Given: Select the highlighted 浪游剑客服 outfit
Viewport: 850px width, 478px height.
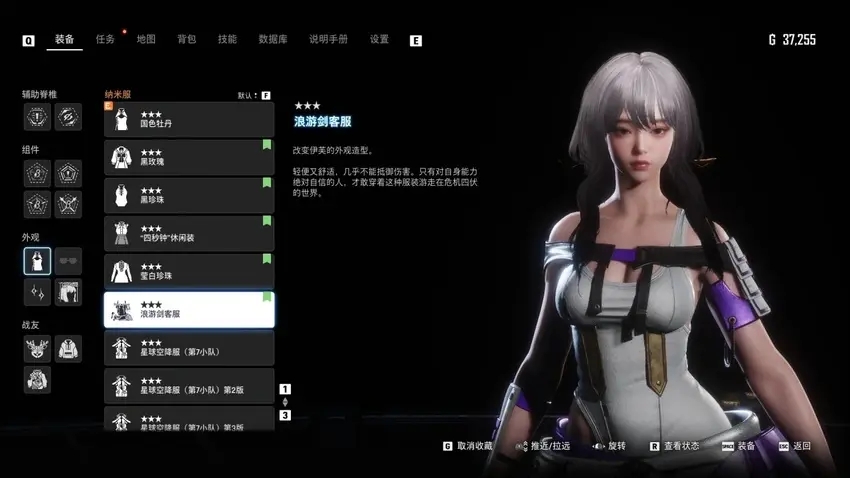Looking at the screenshot, I should [189, 310].
